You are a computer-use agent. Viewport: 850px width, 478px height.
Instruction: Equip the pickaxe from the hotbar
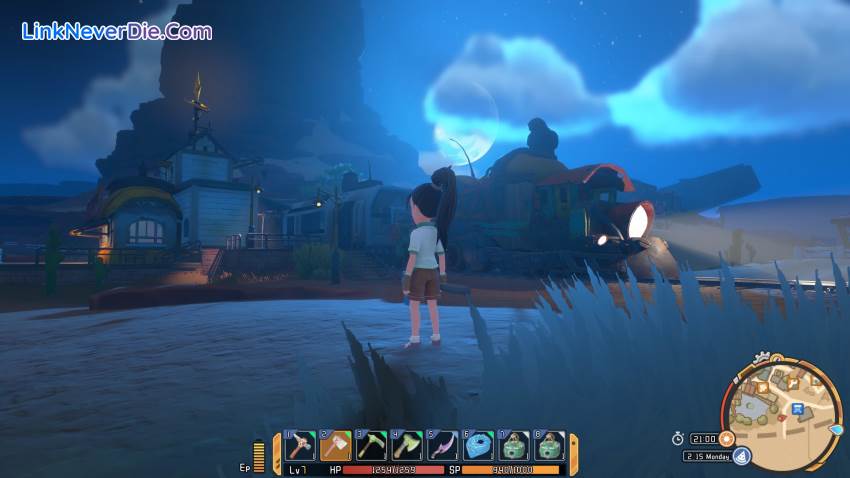(x=372, y=445)
